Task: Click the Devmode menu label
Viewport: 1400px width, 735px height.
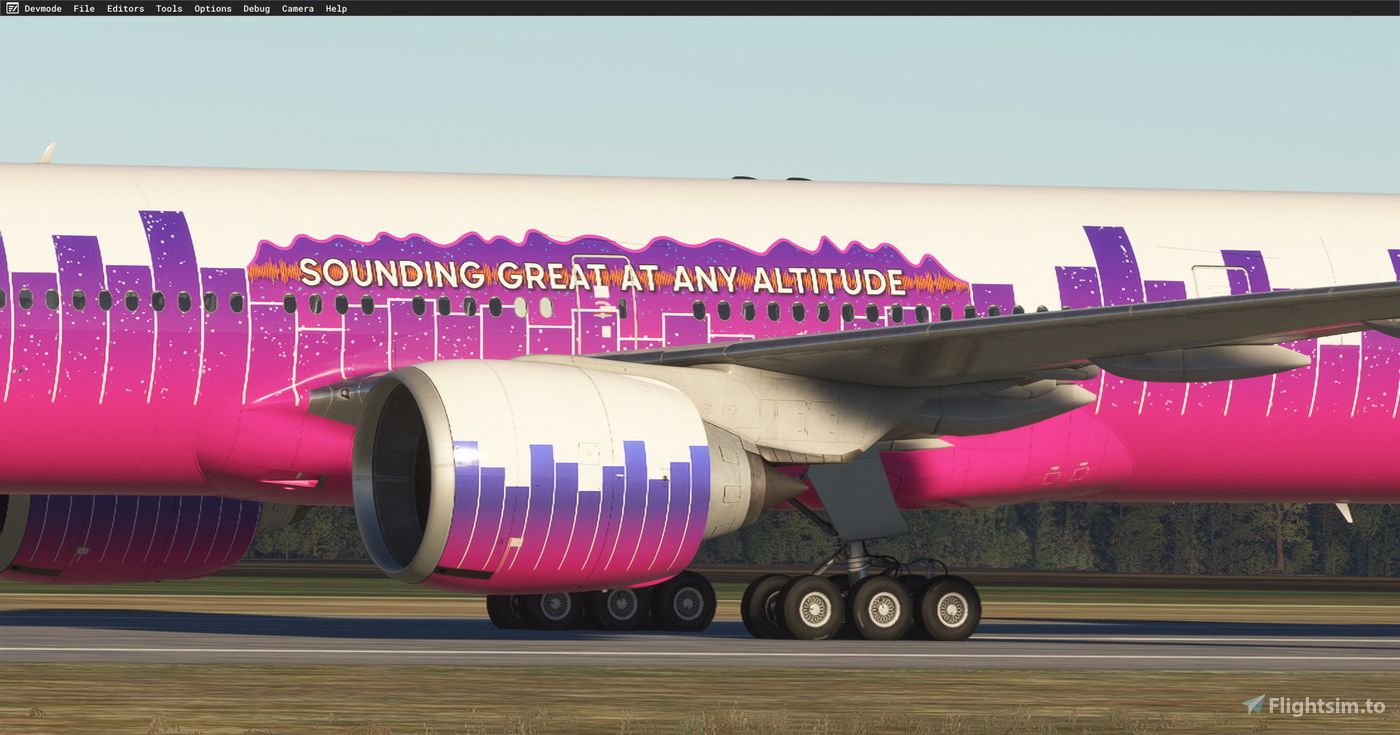Action: point(44,8)
